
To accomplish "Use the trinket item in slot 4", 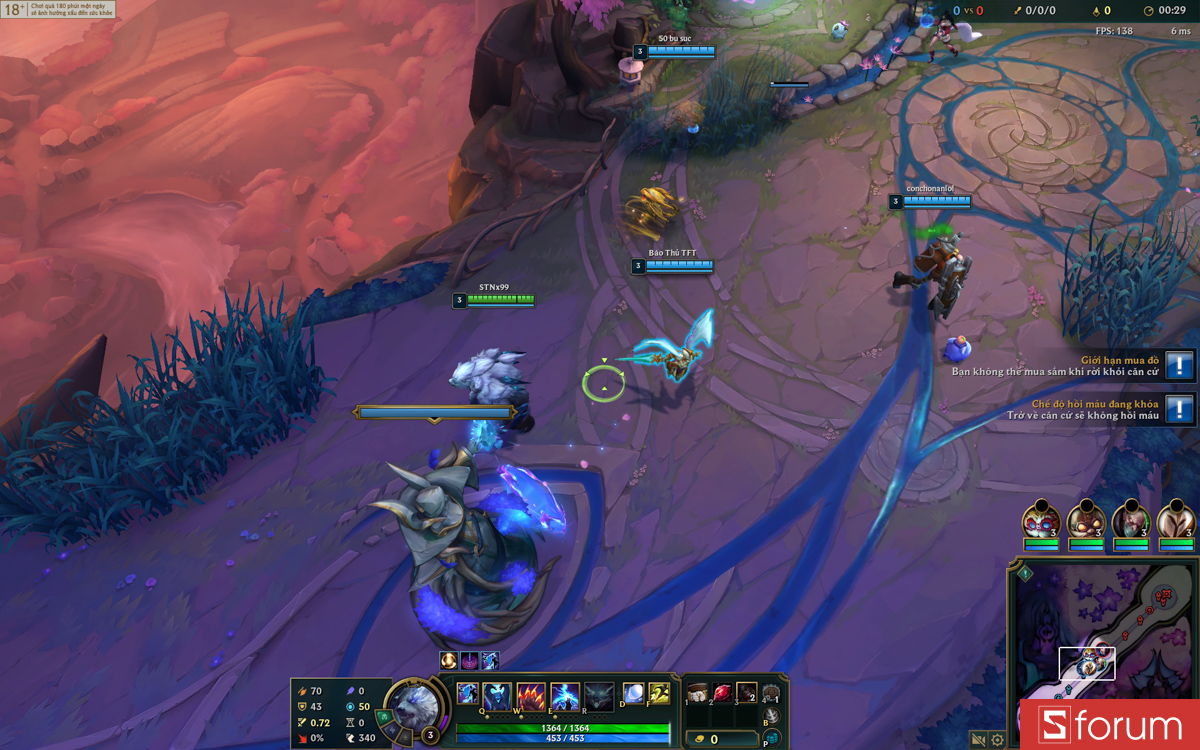I will click(771, 693).
